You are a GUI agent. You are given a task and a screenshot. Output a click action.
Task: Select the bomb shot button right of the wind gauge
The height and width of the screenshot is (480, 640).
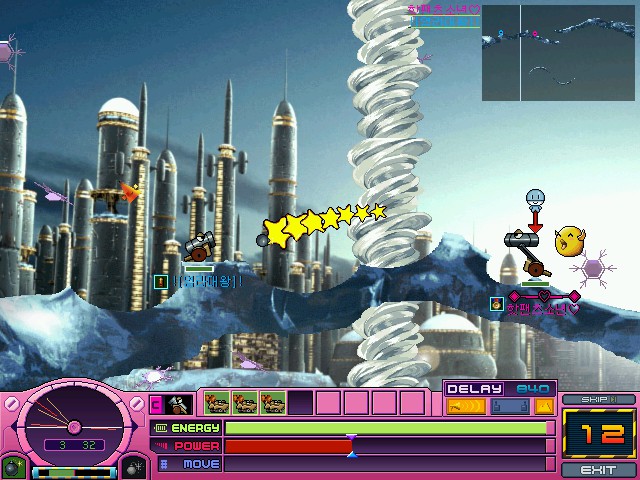[x=136, y=467]
